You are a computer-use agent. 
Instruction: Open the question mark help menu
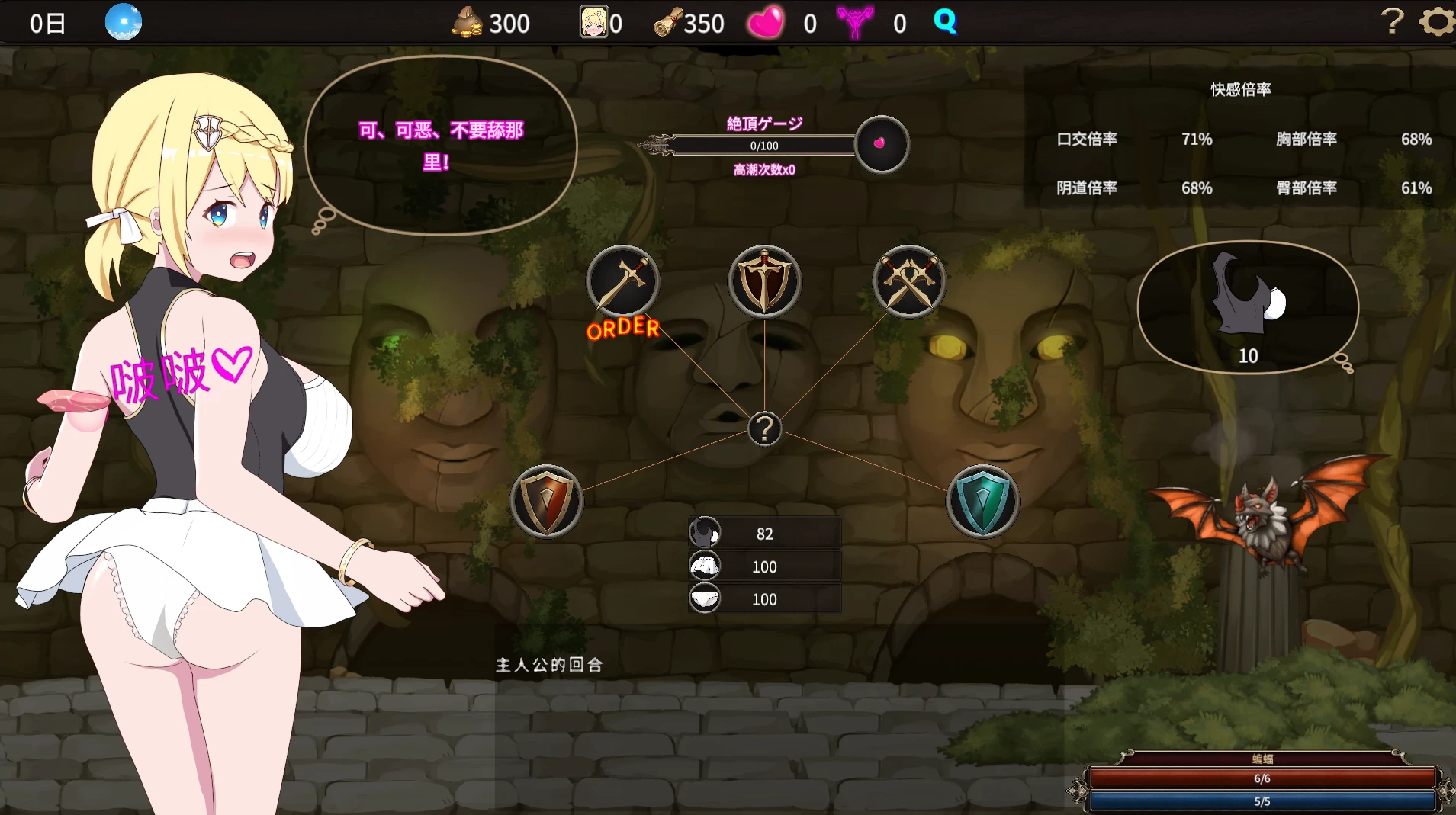tap(1393, 21)
